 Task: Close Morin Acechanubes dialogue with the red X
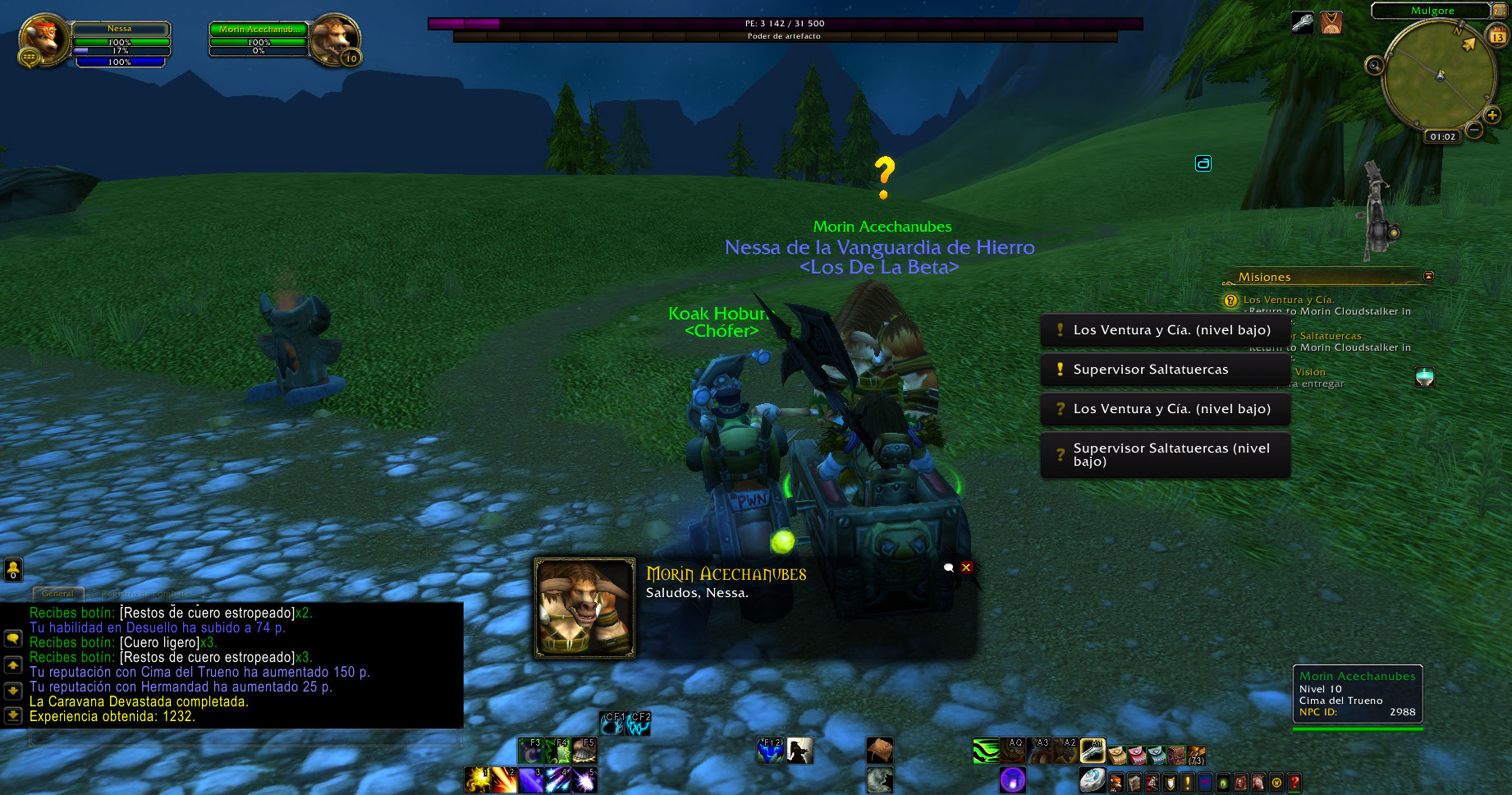966,568
